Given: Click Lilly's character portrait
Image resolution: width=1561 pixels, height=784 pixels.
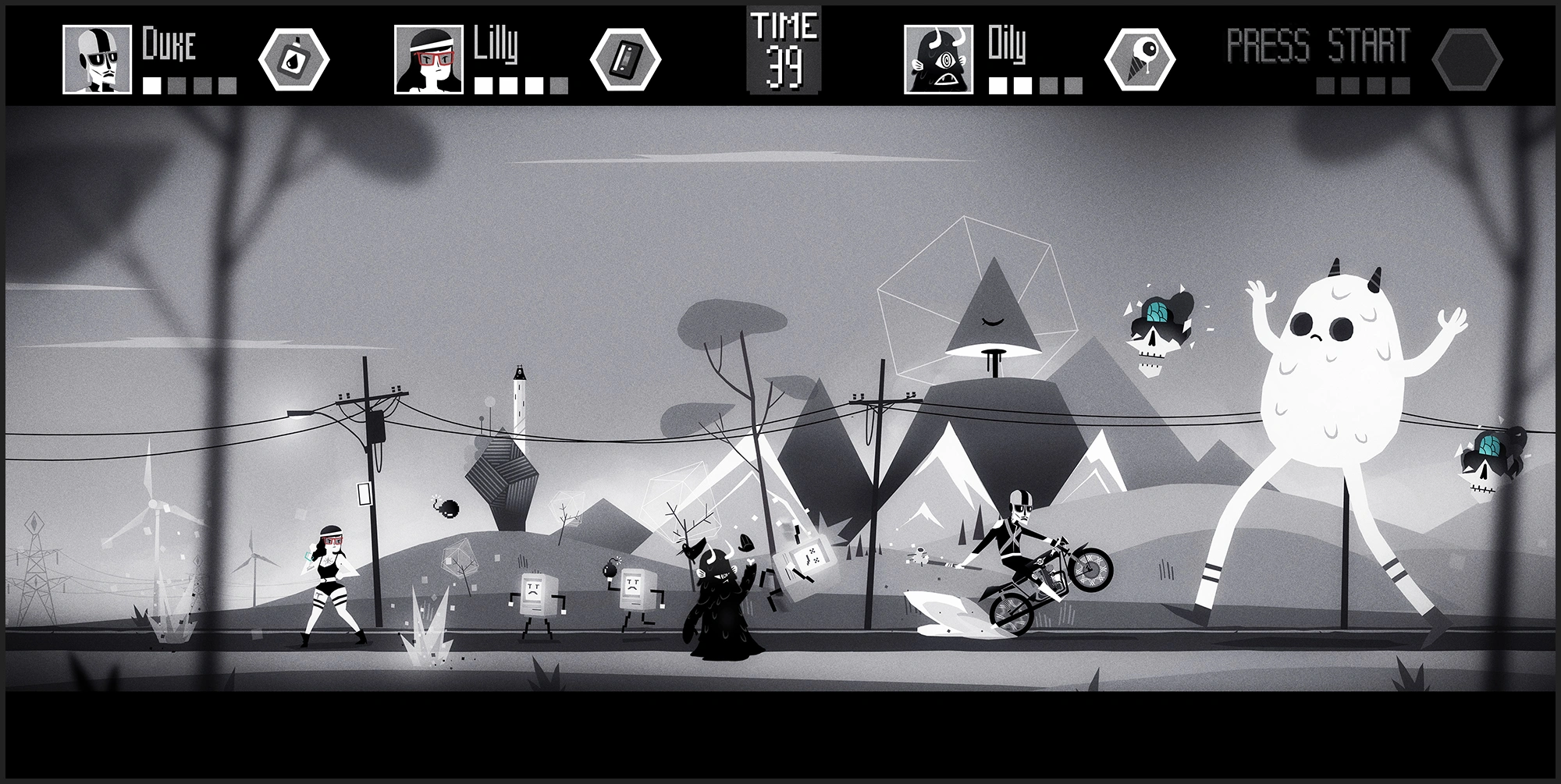Looking at the screenshot, I should (429, 60).
